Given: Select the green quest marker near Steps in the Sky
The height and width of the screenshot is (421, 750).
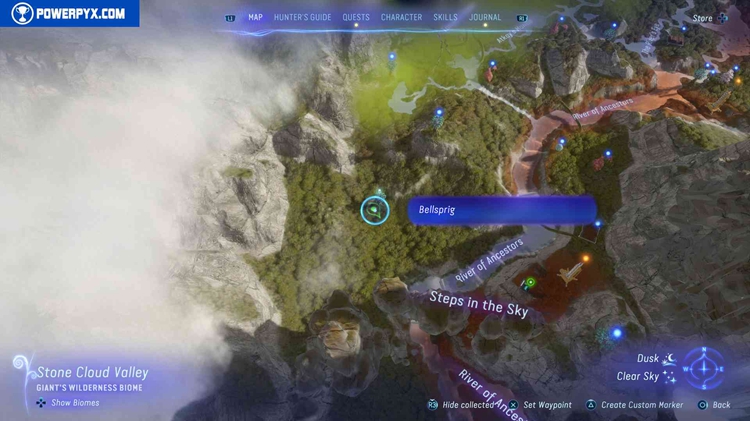Looking at the screenshot, I should (530, 283).
